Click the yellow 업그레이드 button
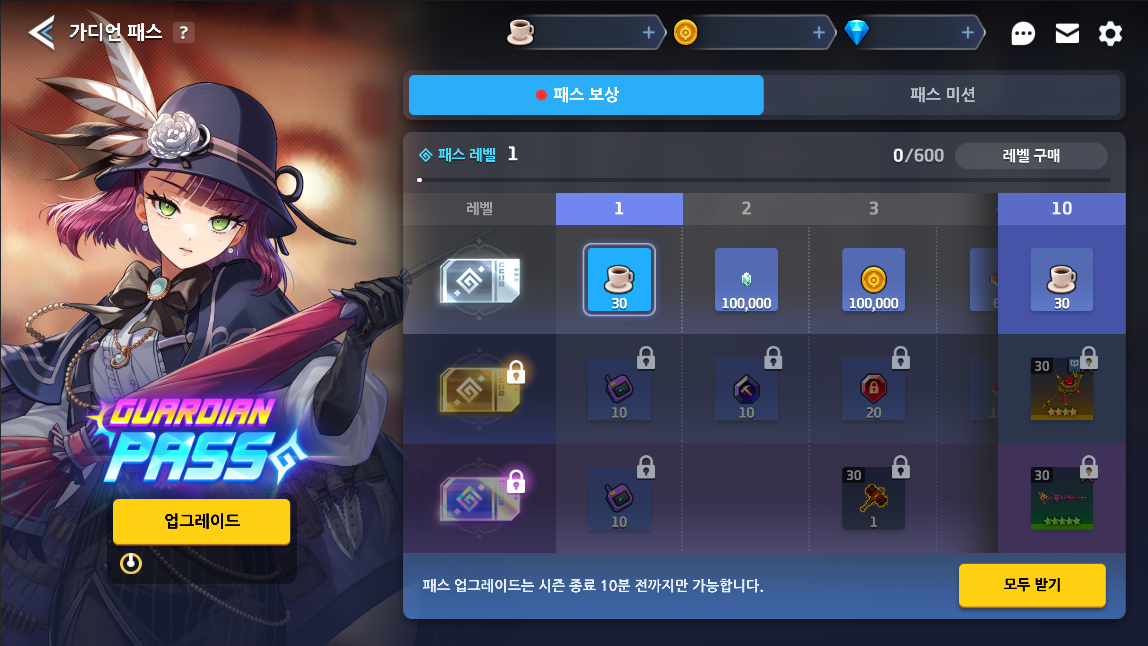Viewport: 1148px width, 646px height. click(201, 521)
